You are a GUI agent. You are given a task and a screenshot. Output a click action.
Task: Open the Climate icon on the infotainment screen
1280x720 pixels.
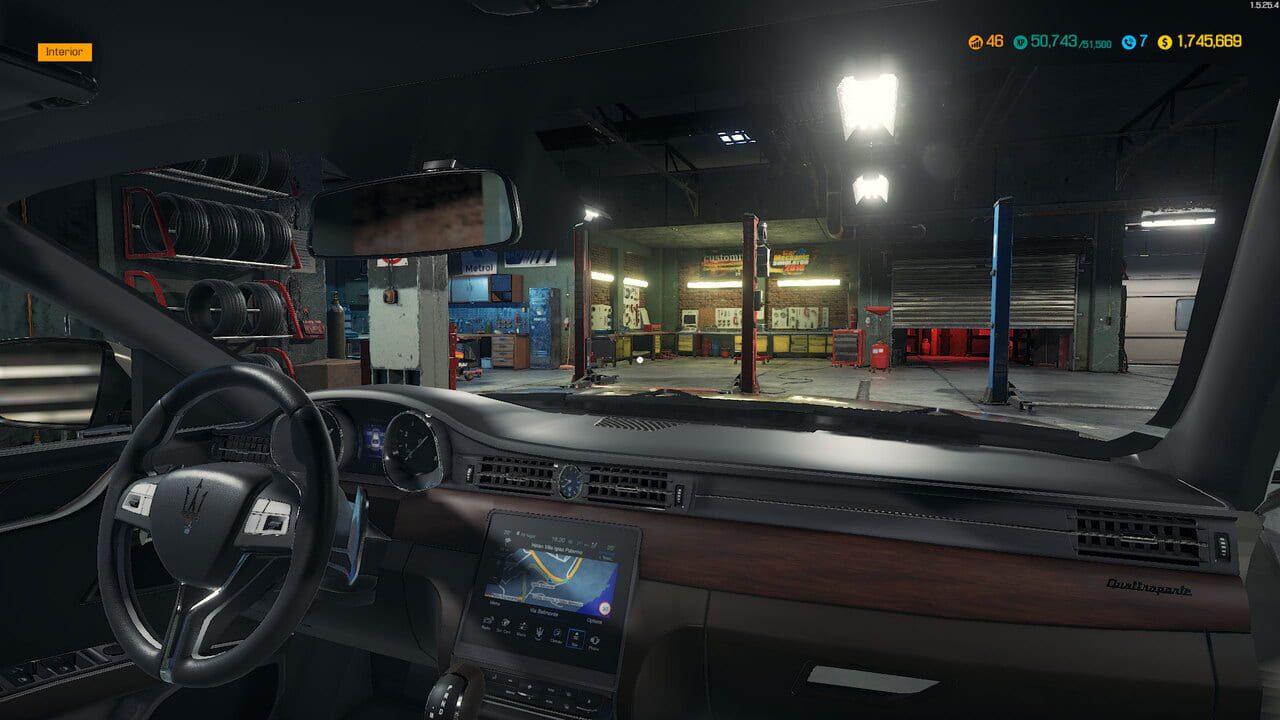(x=557, y=634)
